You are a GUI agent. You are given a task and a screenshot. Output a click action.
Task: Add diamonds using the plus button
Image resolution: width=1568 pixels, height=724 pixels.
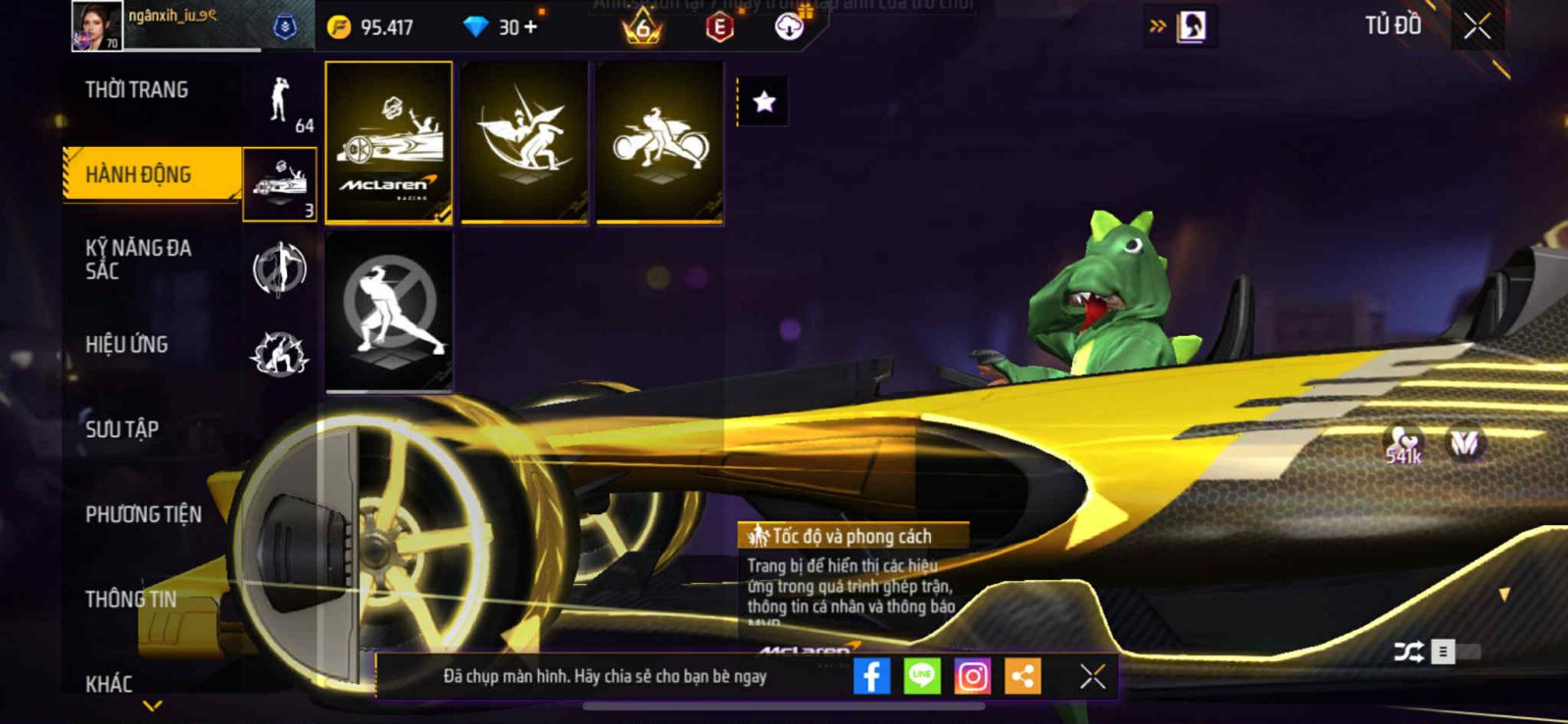(x=530, y=27)
